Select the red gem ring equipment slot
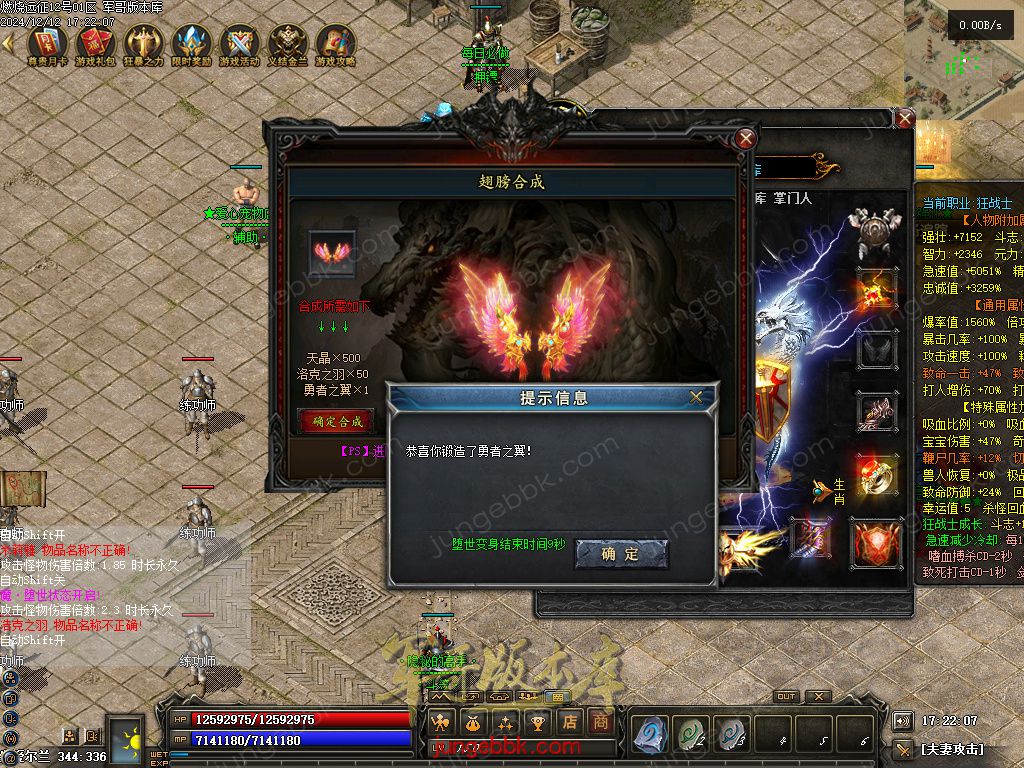 pyautogui.click(x=875, y=474)
